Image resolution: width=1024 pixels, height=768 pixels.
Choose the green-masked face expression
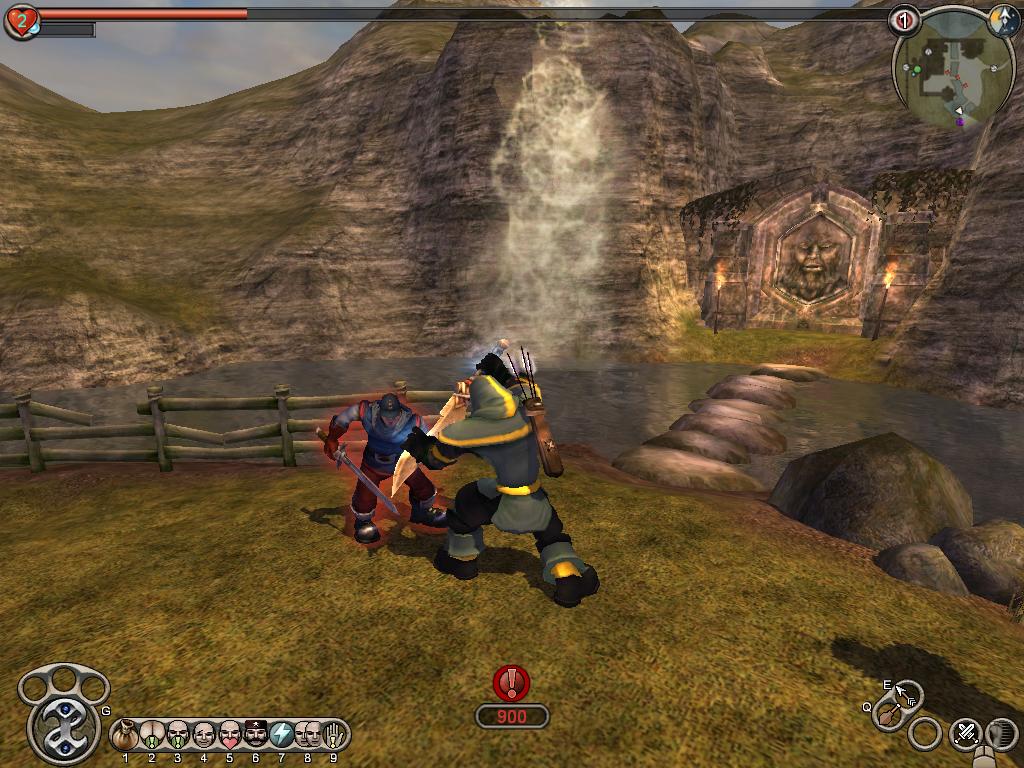pyautogui.click(x=177, y=735)
